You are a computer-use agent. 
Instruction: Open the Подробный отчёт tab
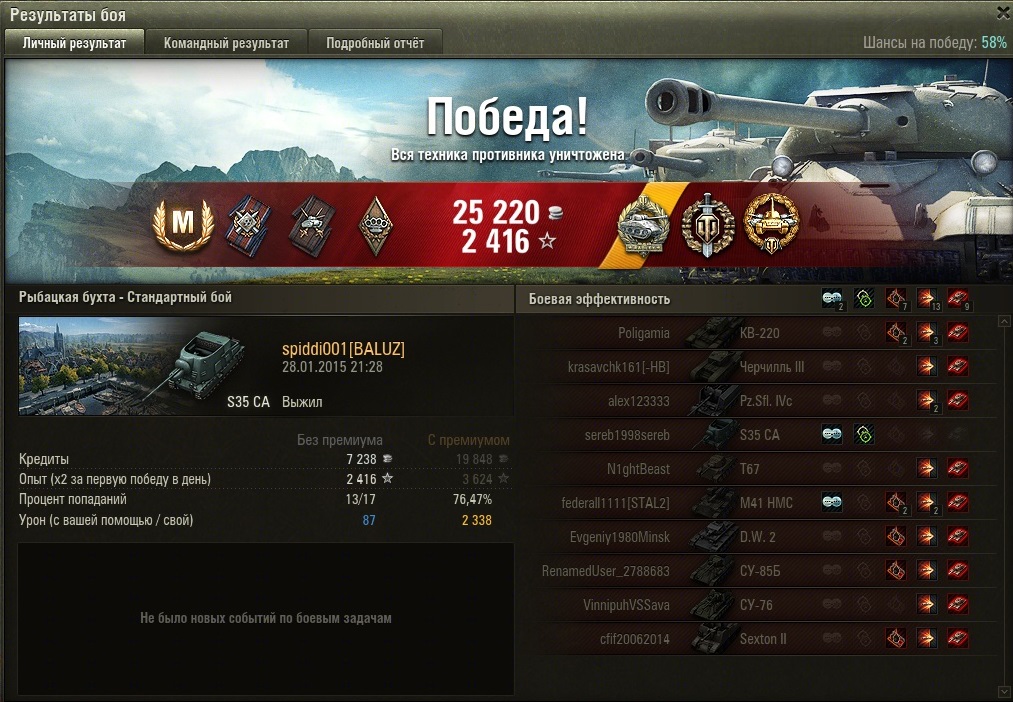click(x=375, y=43)
